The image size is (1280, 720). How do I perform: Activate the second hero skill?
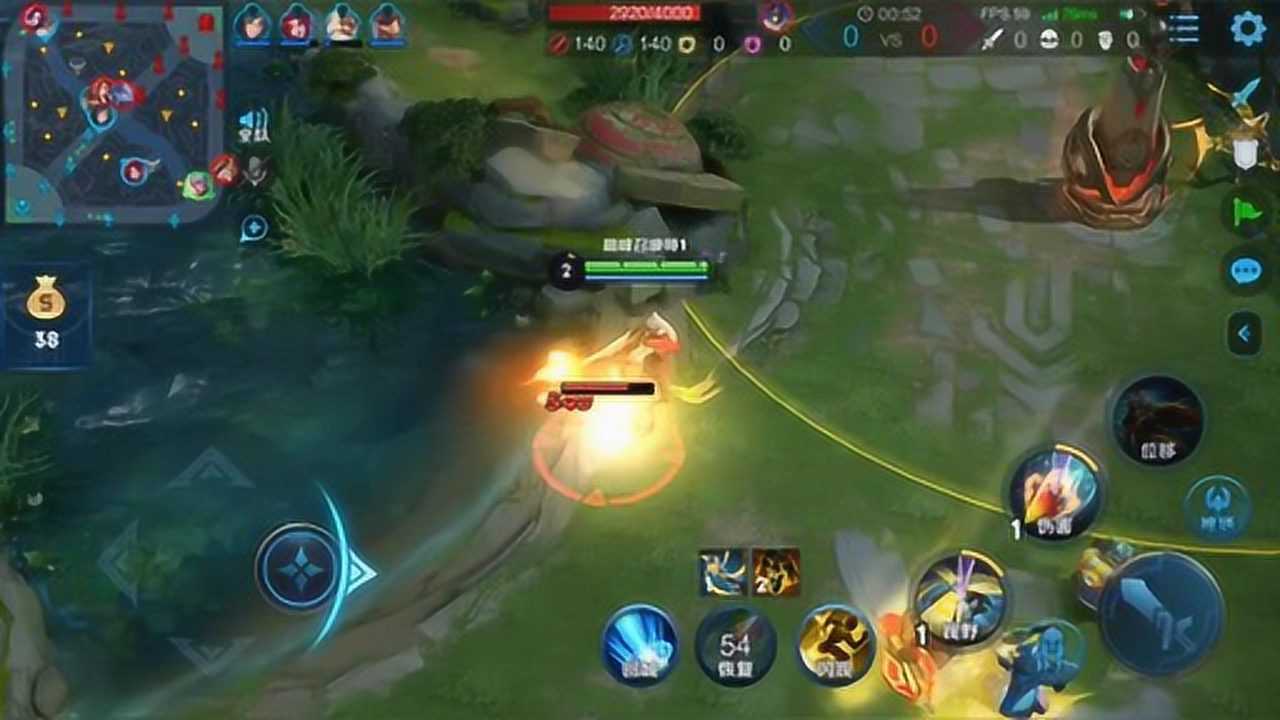pos(1054,493)
